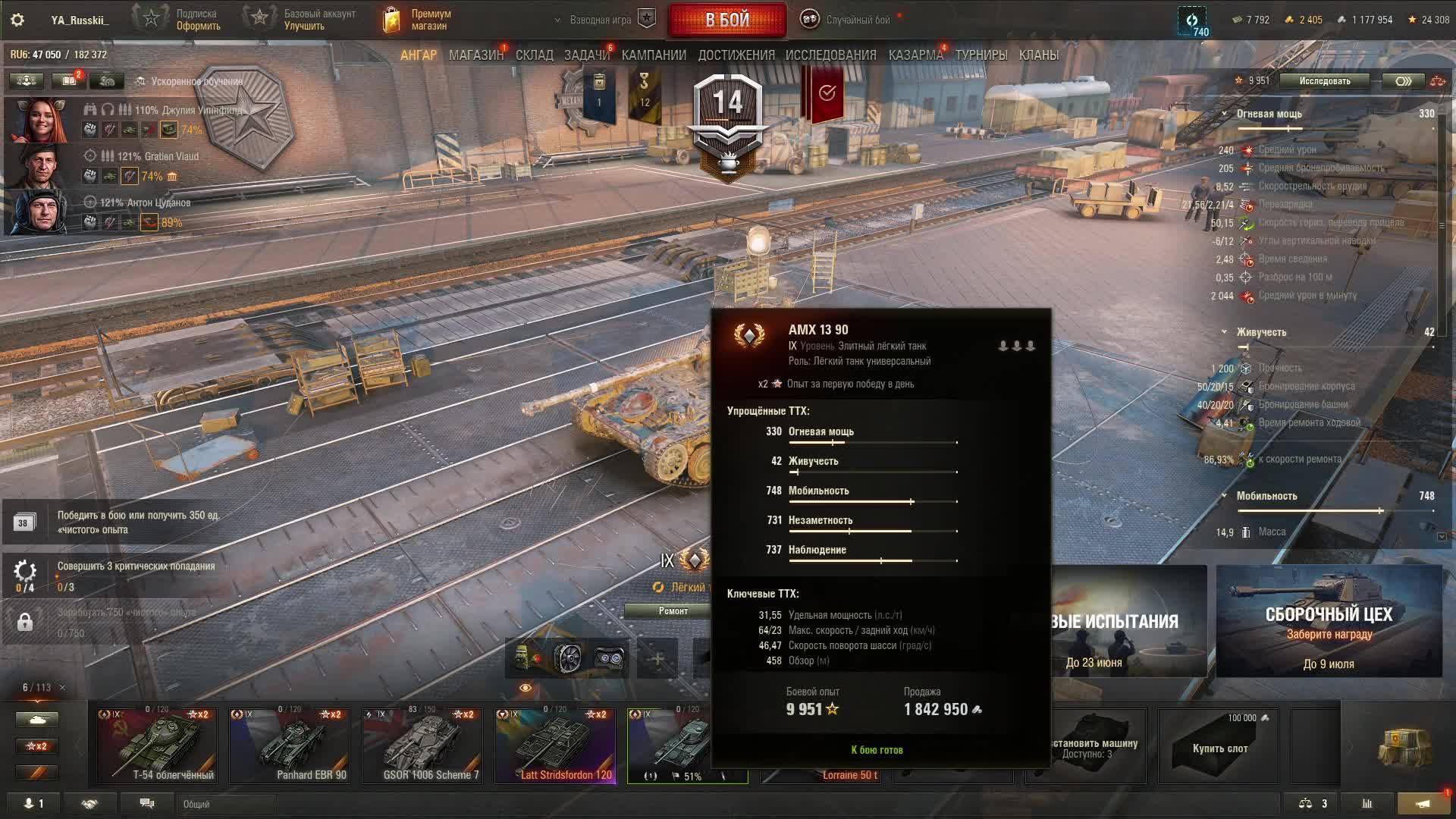Click the Купить слот buy slot tile
This screenshot has width=1456, height=819.
pyautogui.click(x=1219, y=745)
